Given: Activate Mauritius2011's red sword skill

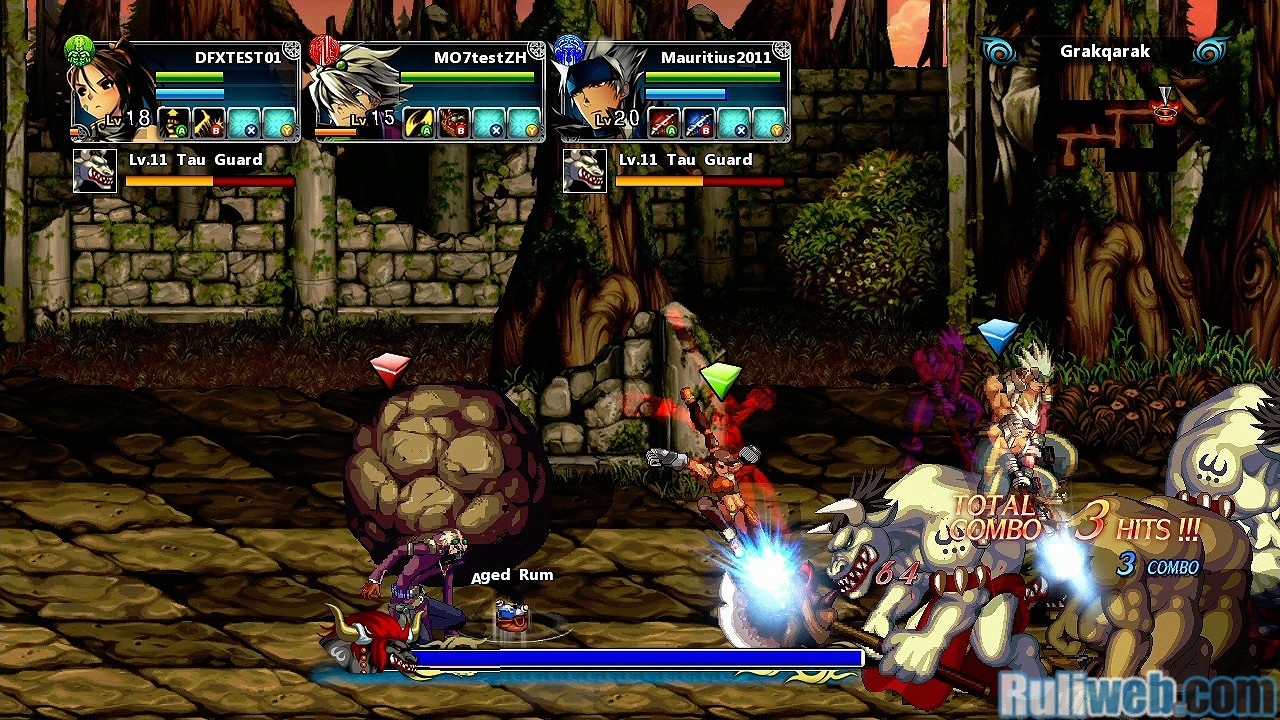Looking at the screenshot, I should [x=665, y=123].
